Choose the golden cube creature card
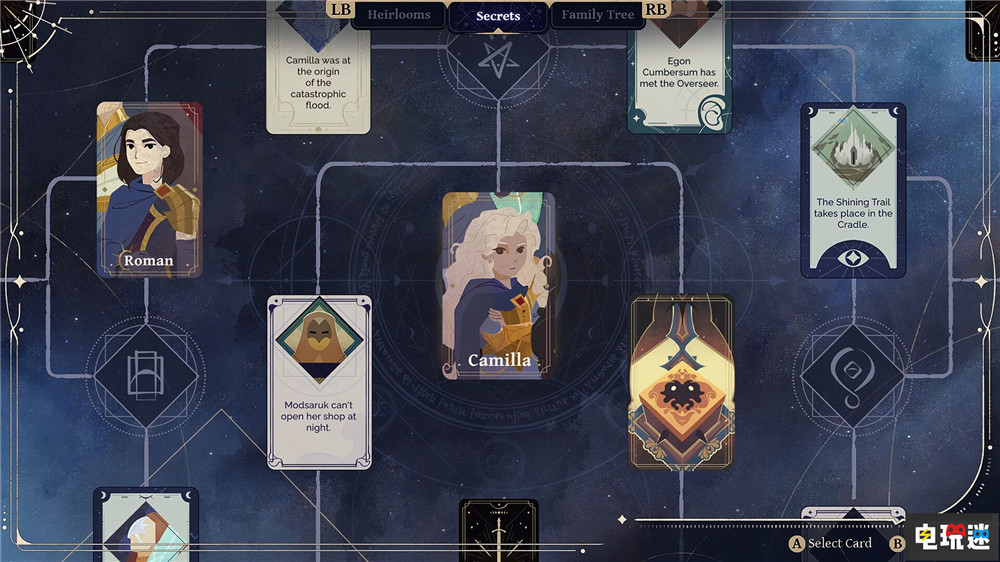Screen dimensions: 1000x562 tap(681, 382)
